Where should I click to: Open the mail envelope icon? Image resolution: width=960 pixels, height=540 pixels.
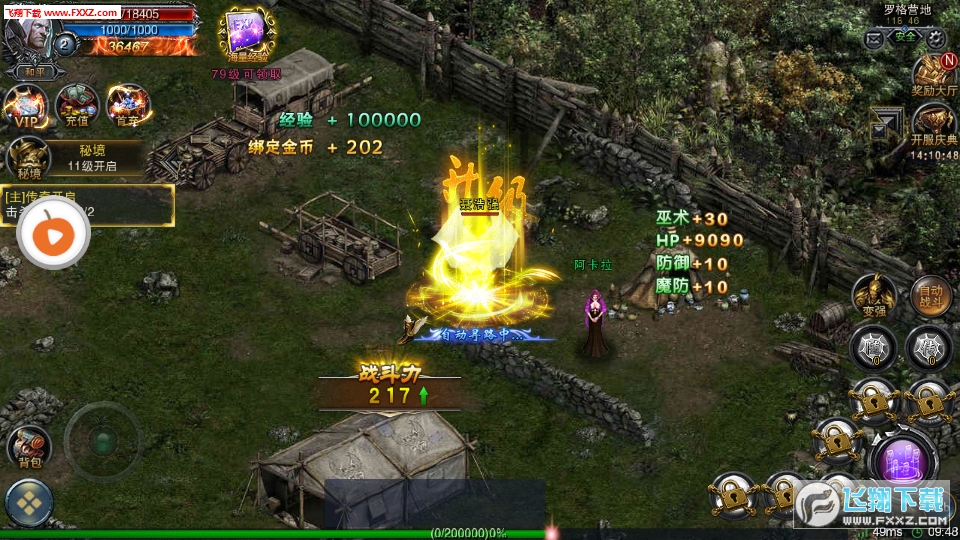[874, 38]
